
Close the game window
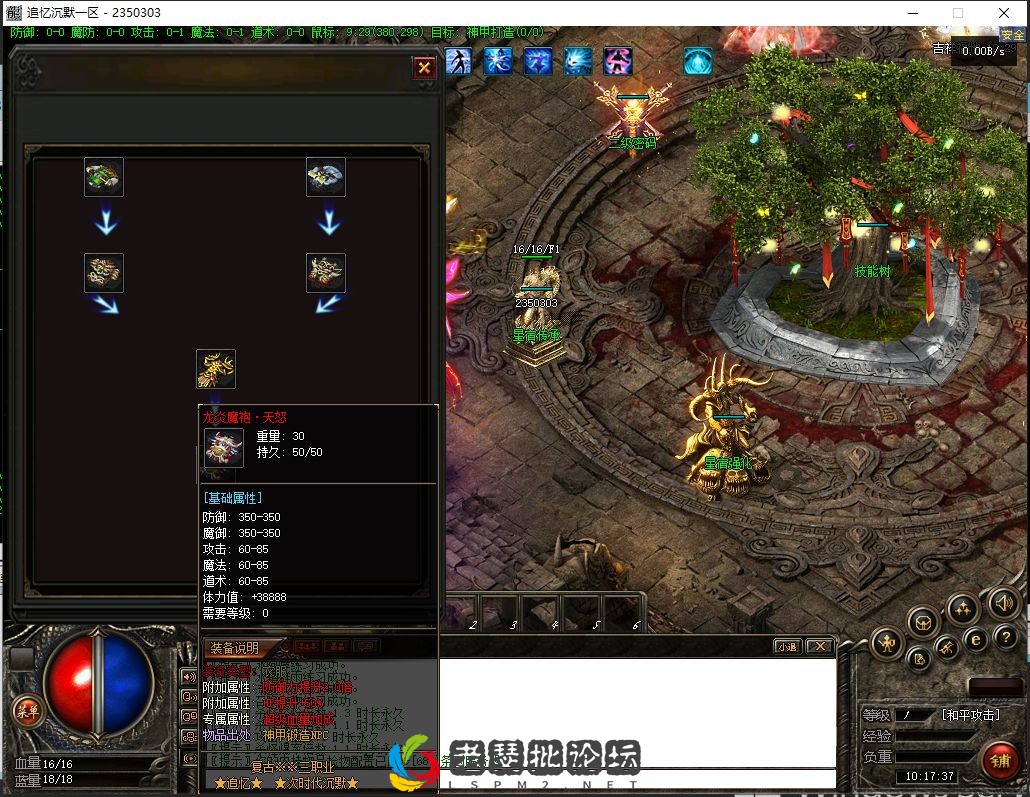[x=1004, y=13]
